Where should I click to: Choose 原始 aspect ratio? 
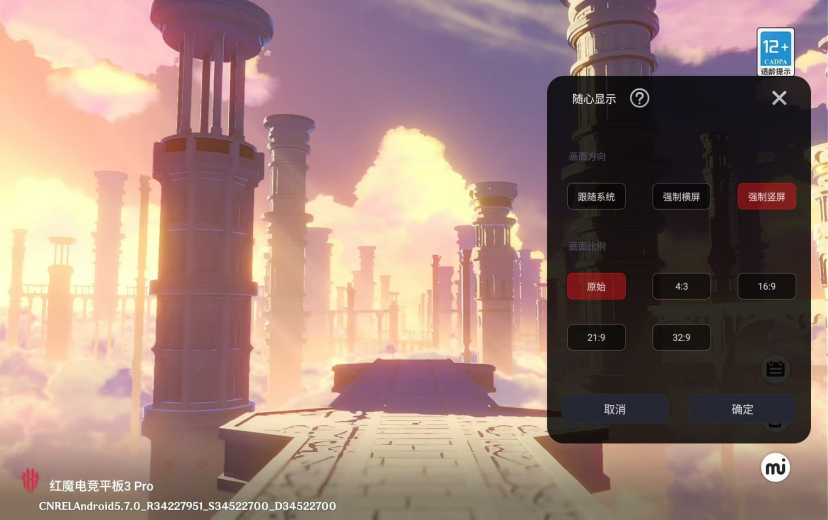(596, 286)
